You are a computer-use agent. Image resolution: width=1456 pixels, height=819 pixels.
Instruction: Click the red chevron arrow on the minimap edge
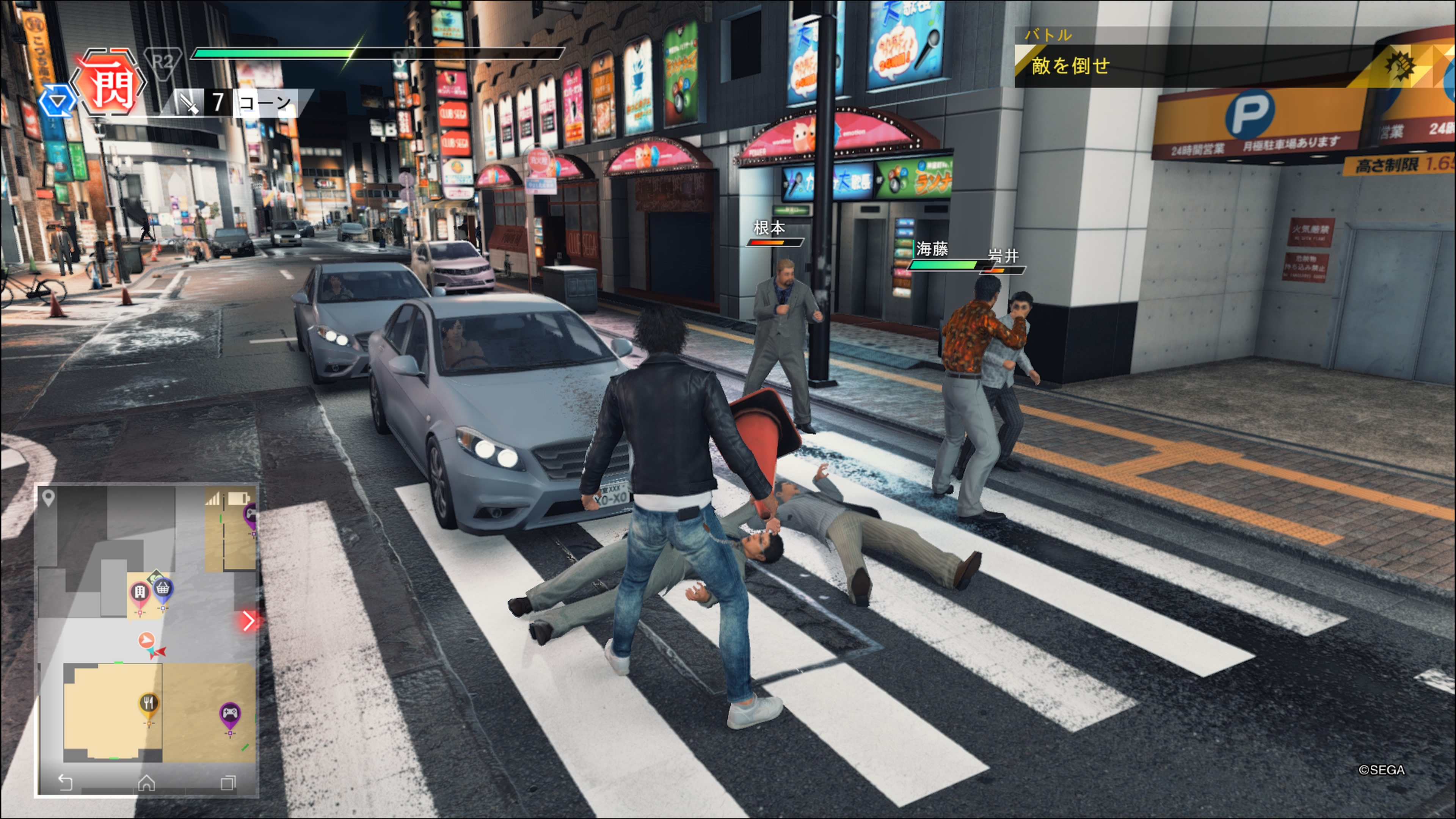[x=248, y=621]
